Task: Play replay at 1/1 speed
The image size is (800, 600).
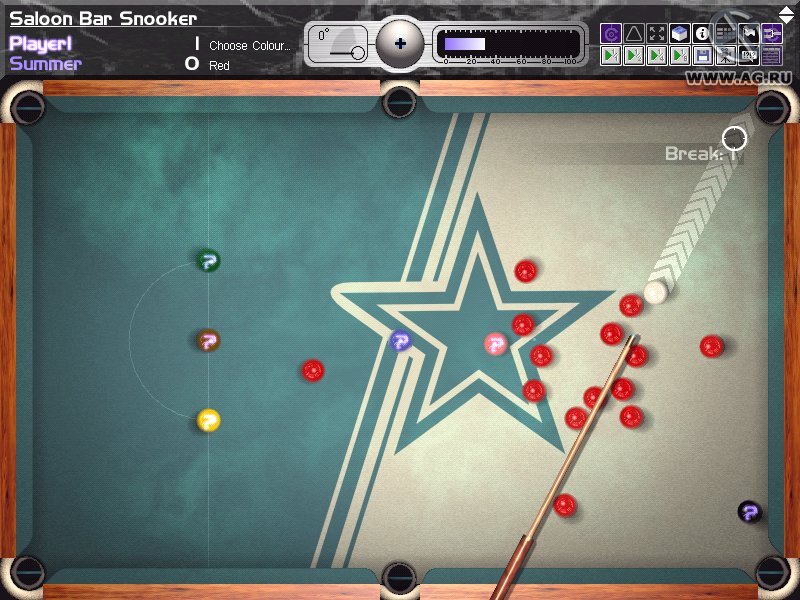Action: (x=610, y=56)
